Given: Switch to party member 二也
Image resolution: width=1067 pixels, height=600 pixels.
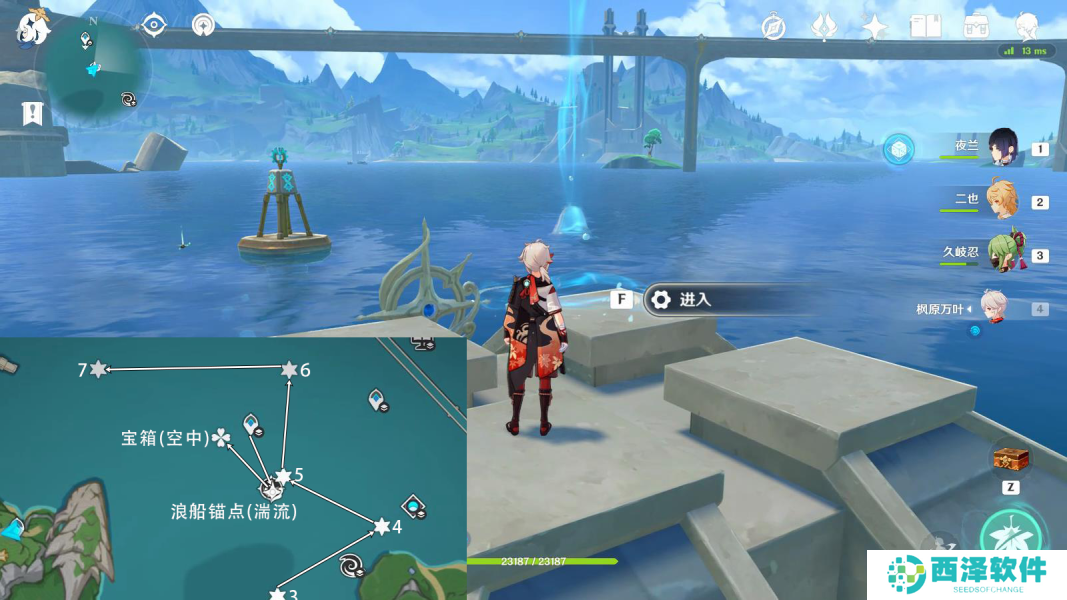Looking at the screenshot, I should [x=1003, y=201].
